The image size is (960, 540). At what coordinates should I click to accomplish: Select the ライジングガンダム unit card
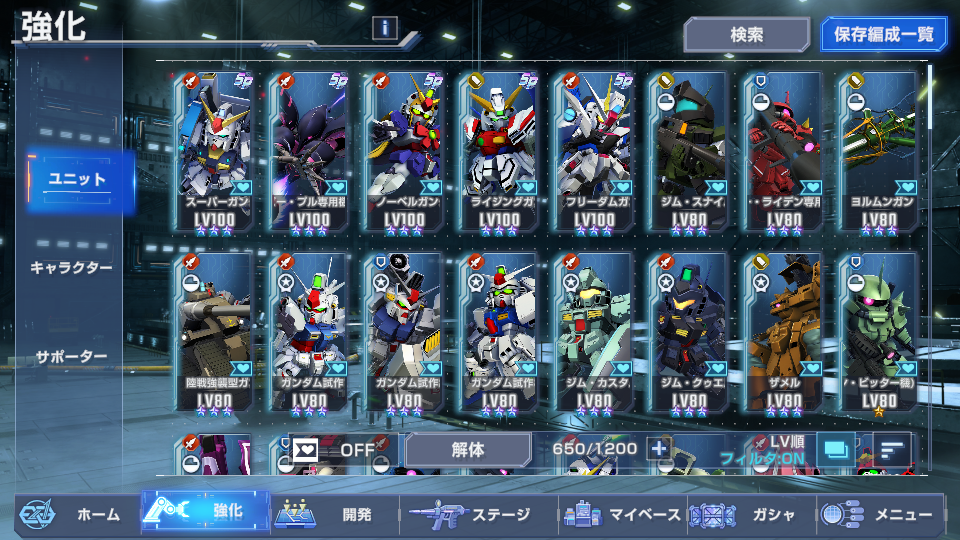coord(500,152)
